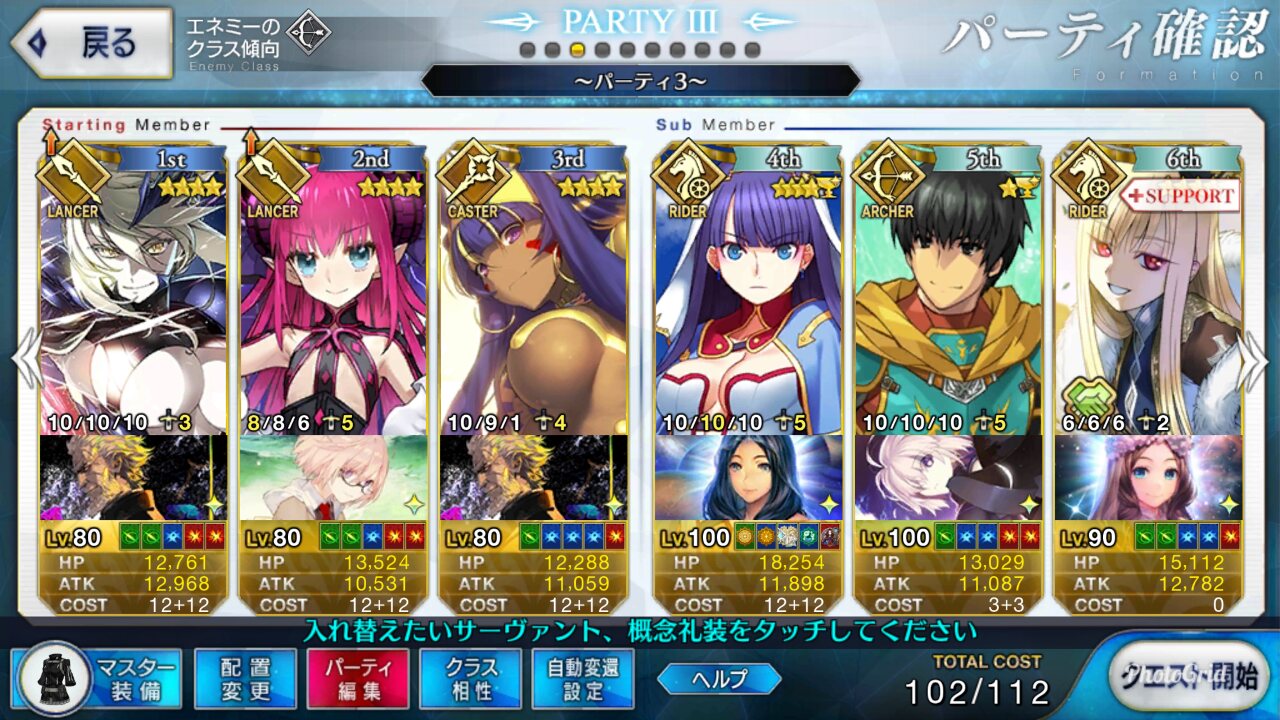
Task: Select the 2nd slot pink-haired Lancer card
Action: [333, 300]
